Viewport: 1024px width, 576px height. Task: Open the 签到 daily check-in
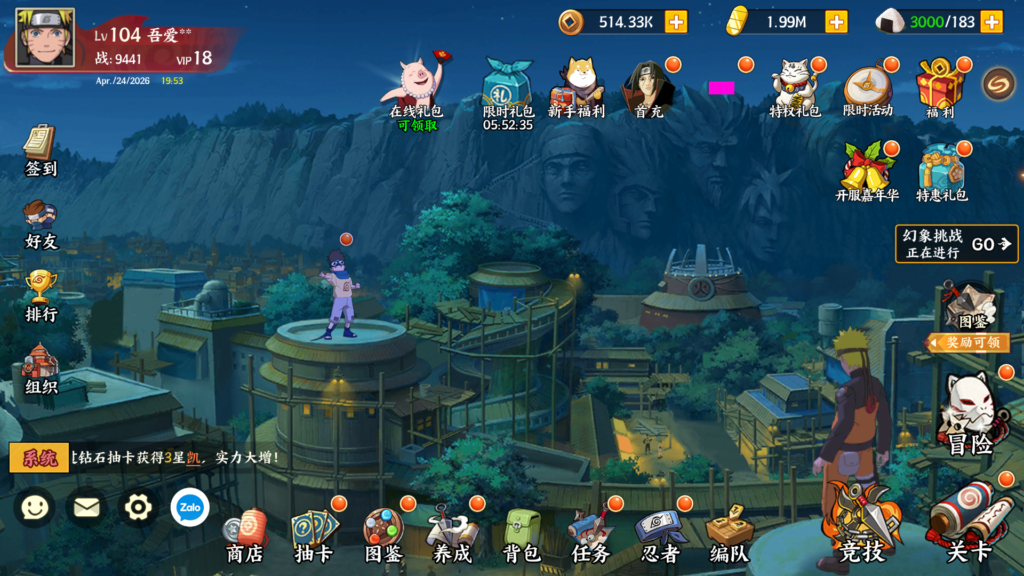click(x=40, y=150)
